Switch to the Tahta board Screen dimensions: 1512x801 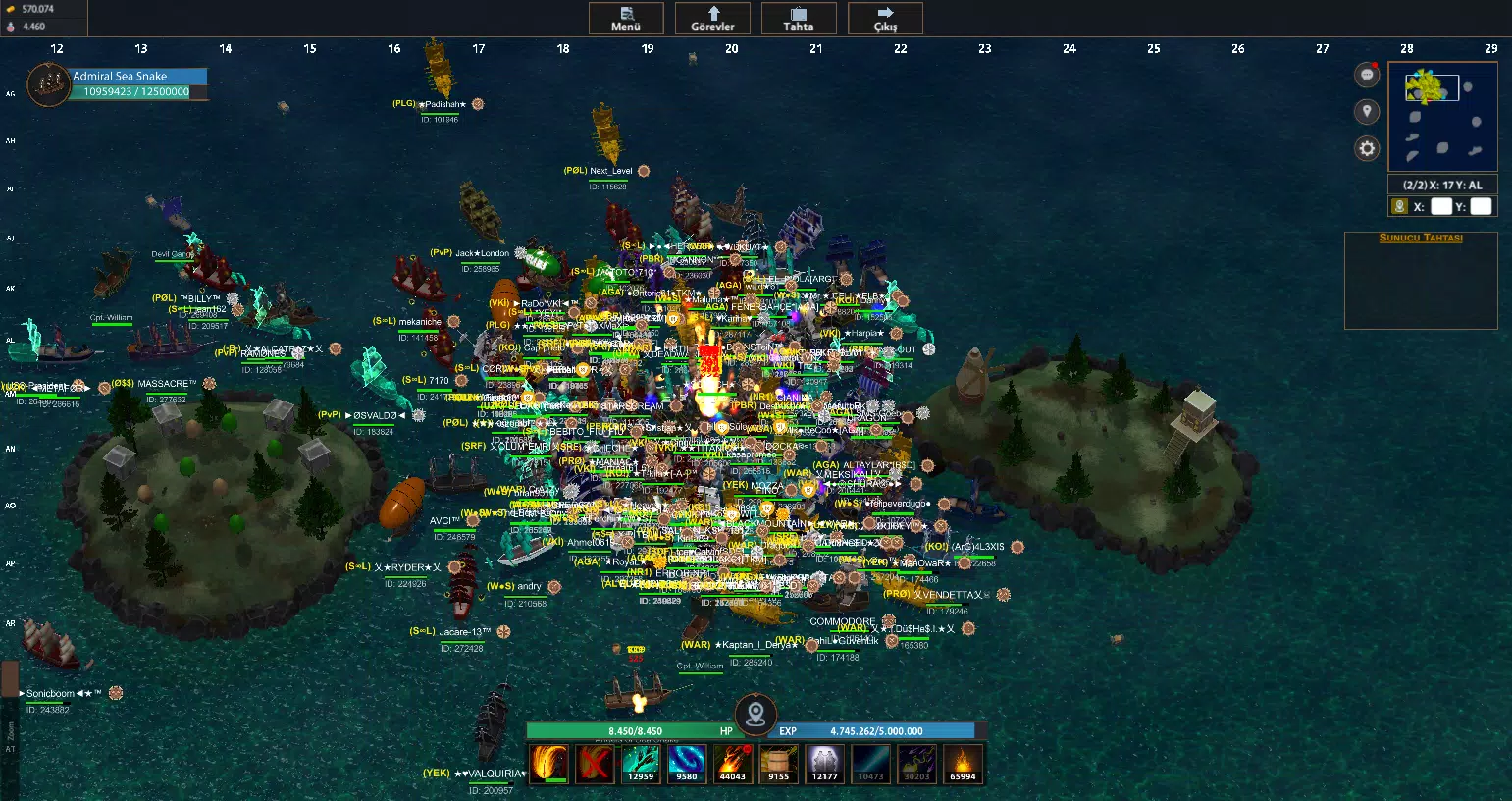coord(798,18)
